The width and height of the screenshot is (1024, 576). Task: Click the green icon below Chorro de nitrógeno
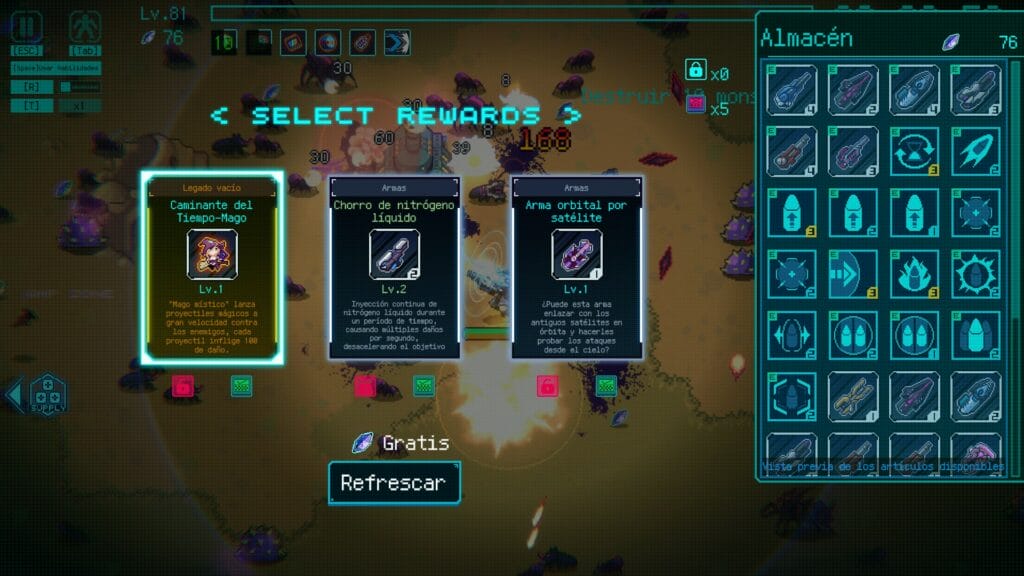tap(424, 386)
